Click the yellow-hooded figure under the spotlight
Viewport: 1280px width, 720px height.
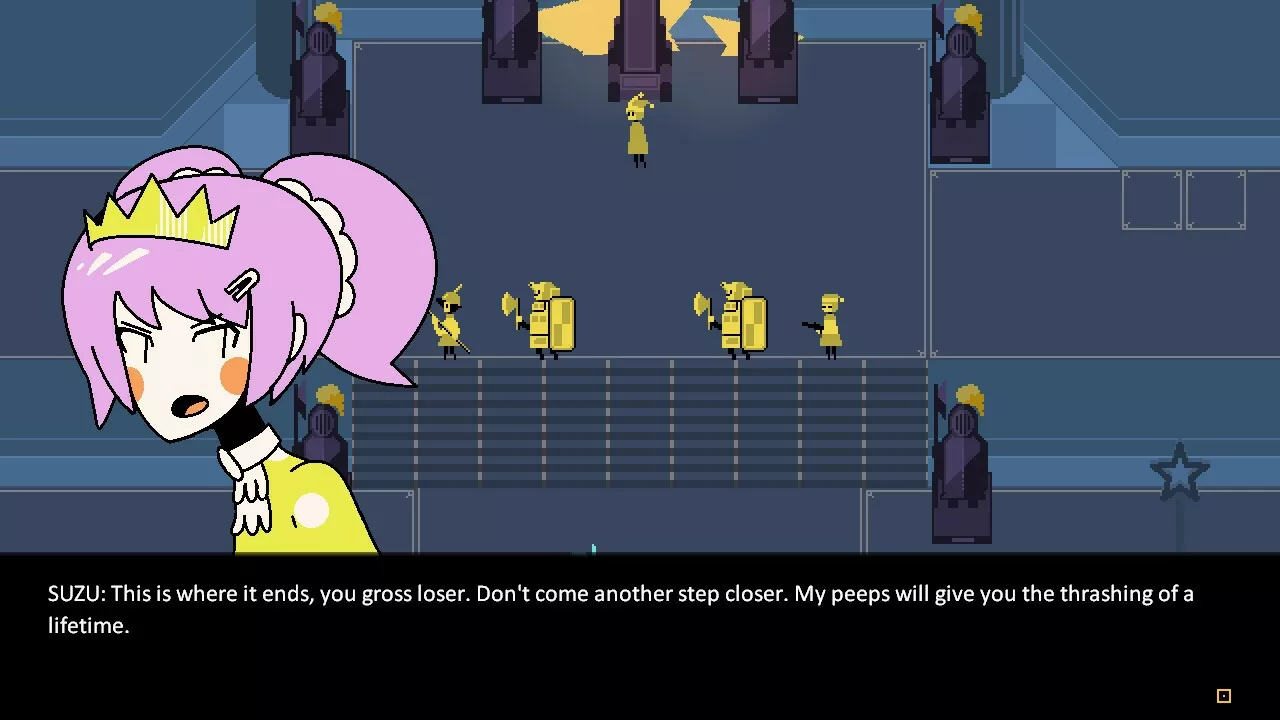point(638,130)
